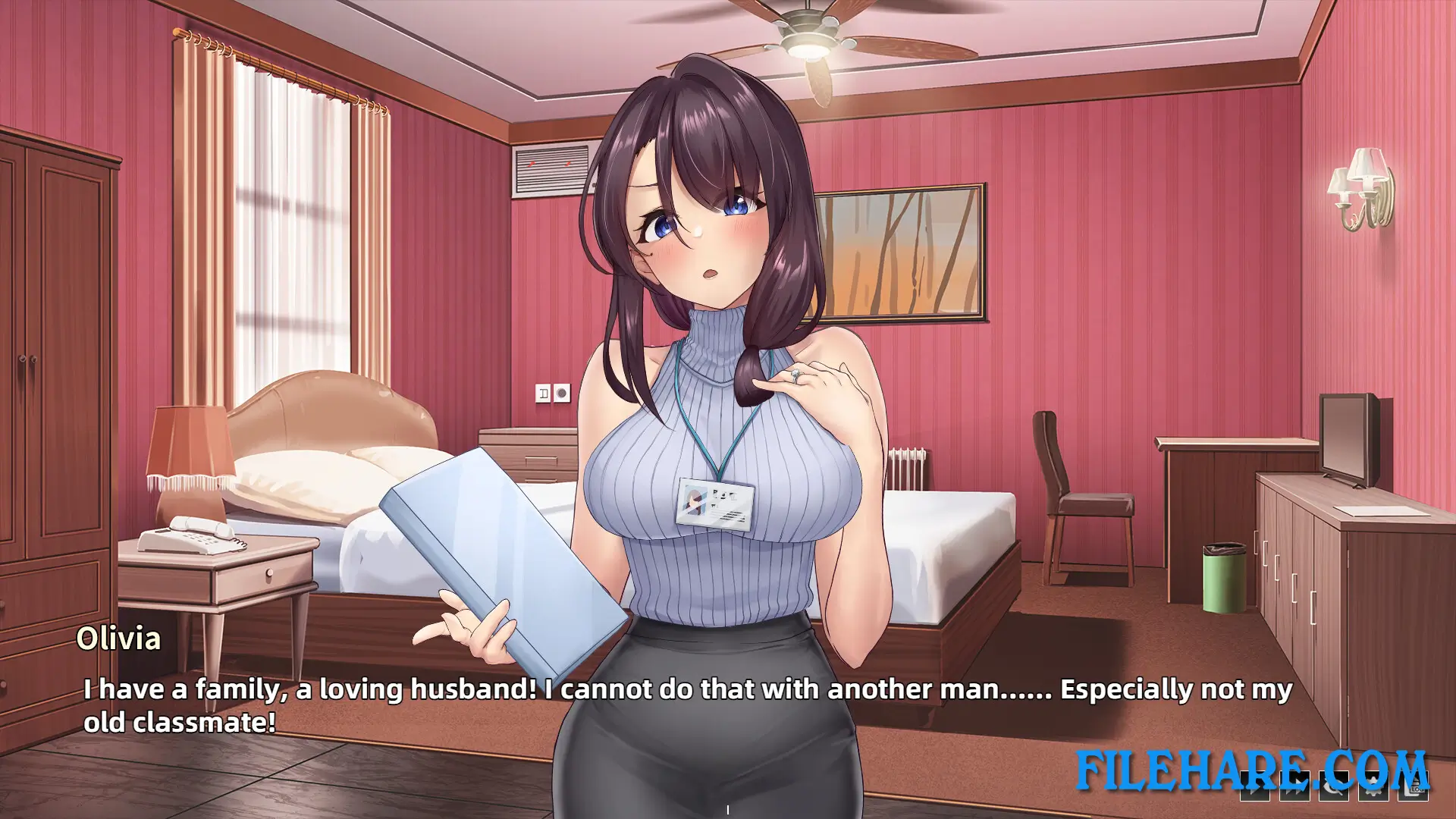Click the blinking advance indicator below dialogue

point(729,808)
